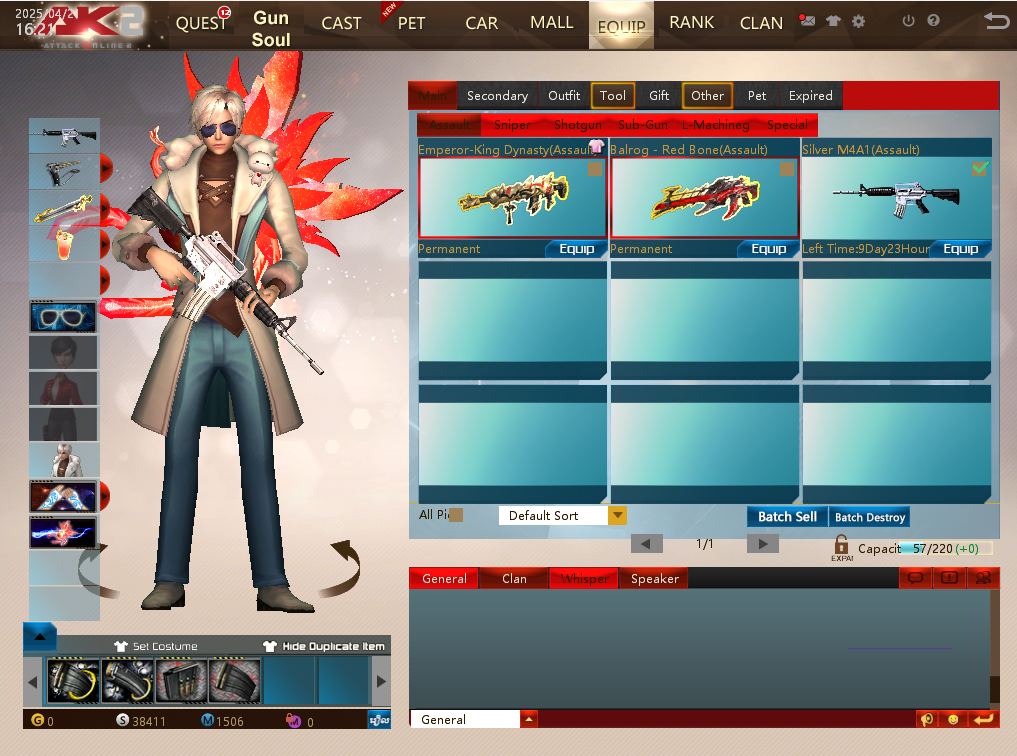The width and height of the screenshot is (1017, 756).
Task: Click the back arrow button
Action: click(x=996, y=21)
